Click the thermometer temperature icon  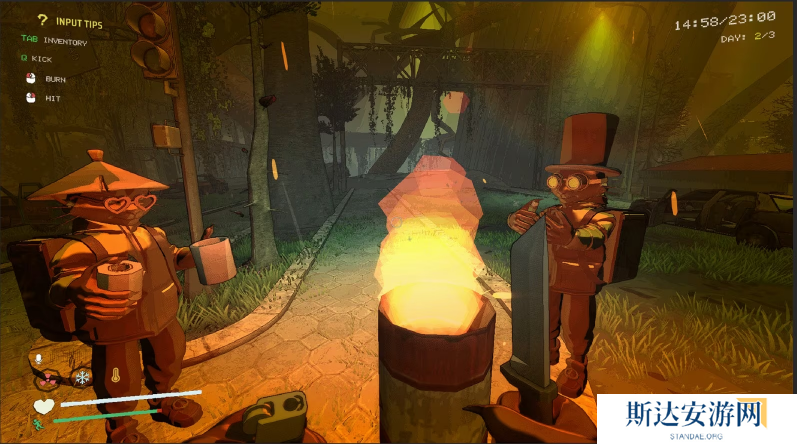117,377
